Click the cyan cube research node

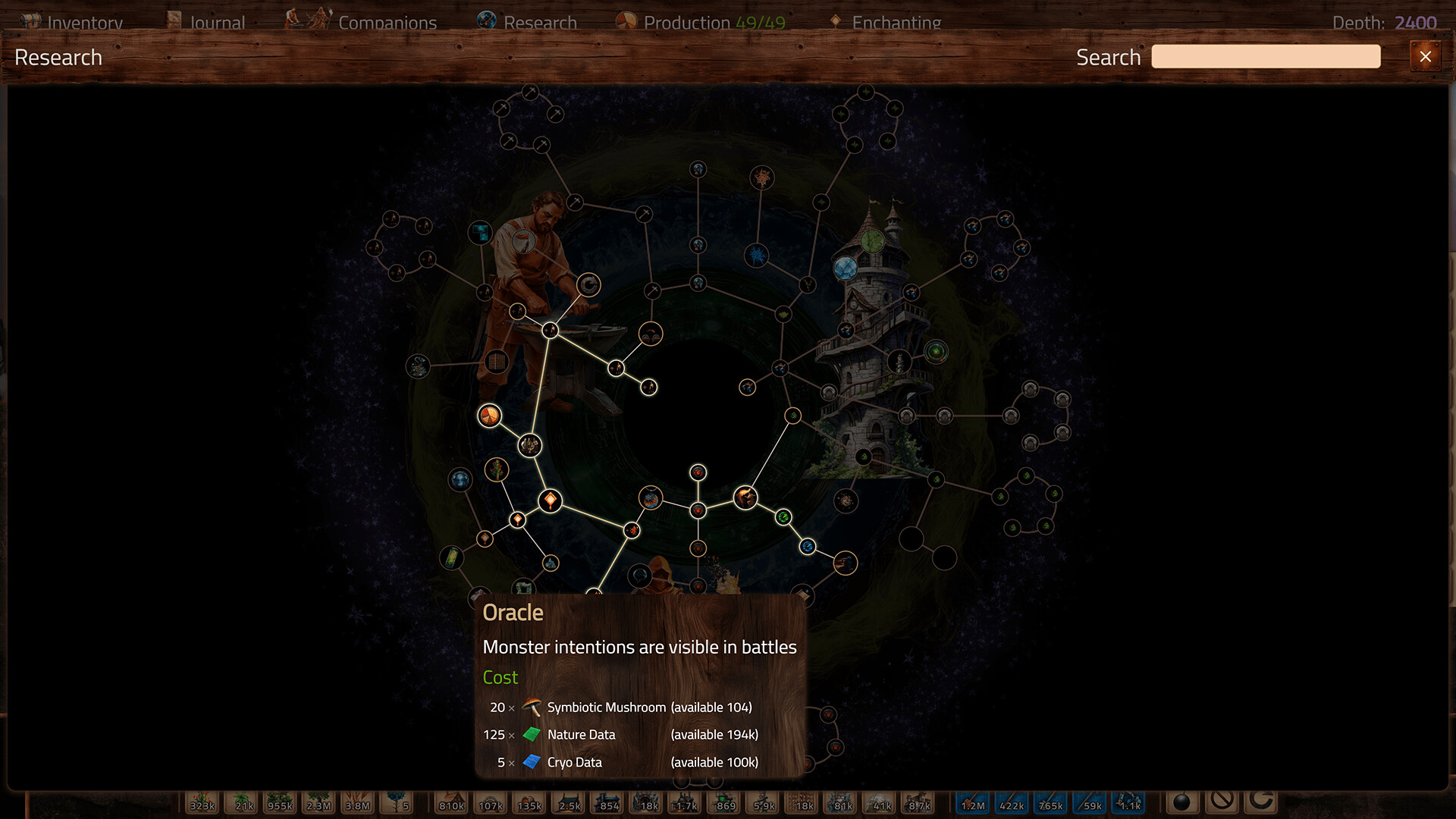[480, 232]
